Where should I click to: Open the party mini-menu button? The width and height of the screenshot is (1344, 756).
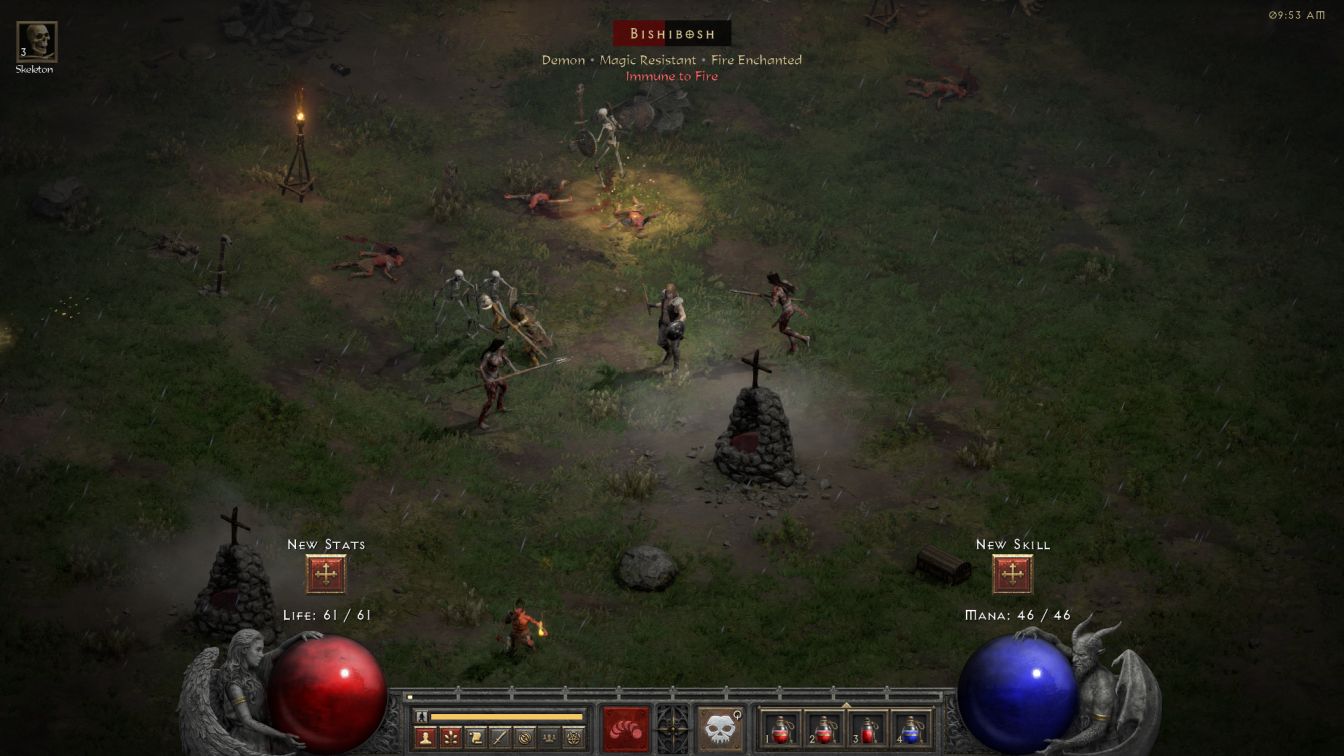point(549,738)
